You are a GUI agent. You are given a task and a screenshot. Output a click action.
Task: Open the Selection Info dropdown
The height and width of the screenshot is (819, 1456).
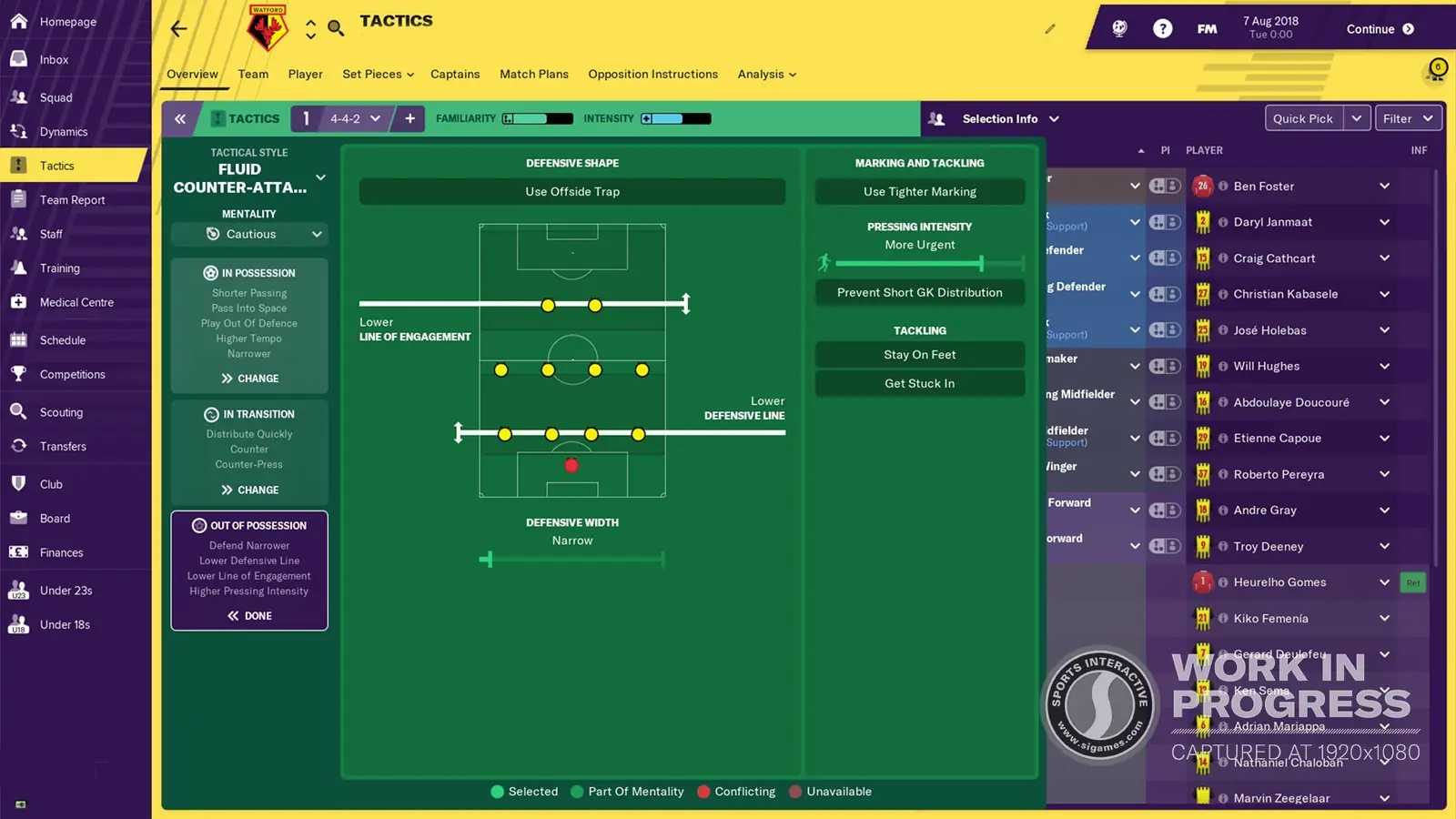pyautogui.click(x=1009, y=118)
